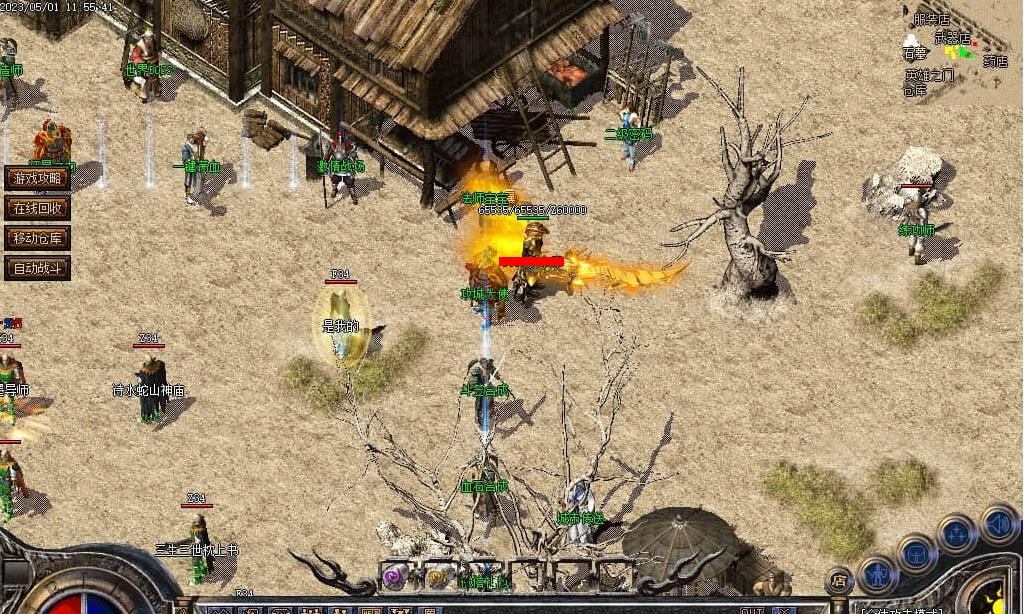Select the purple swirl item belt slot
The height and width of the screenshot is (614, 1028).
tap(395, 576)
